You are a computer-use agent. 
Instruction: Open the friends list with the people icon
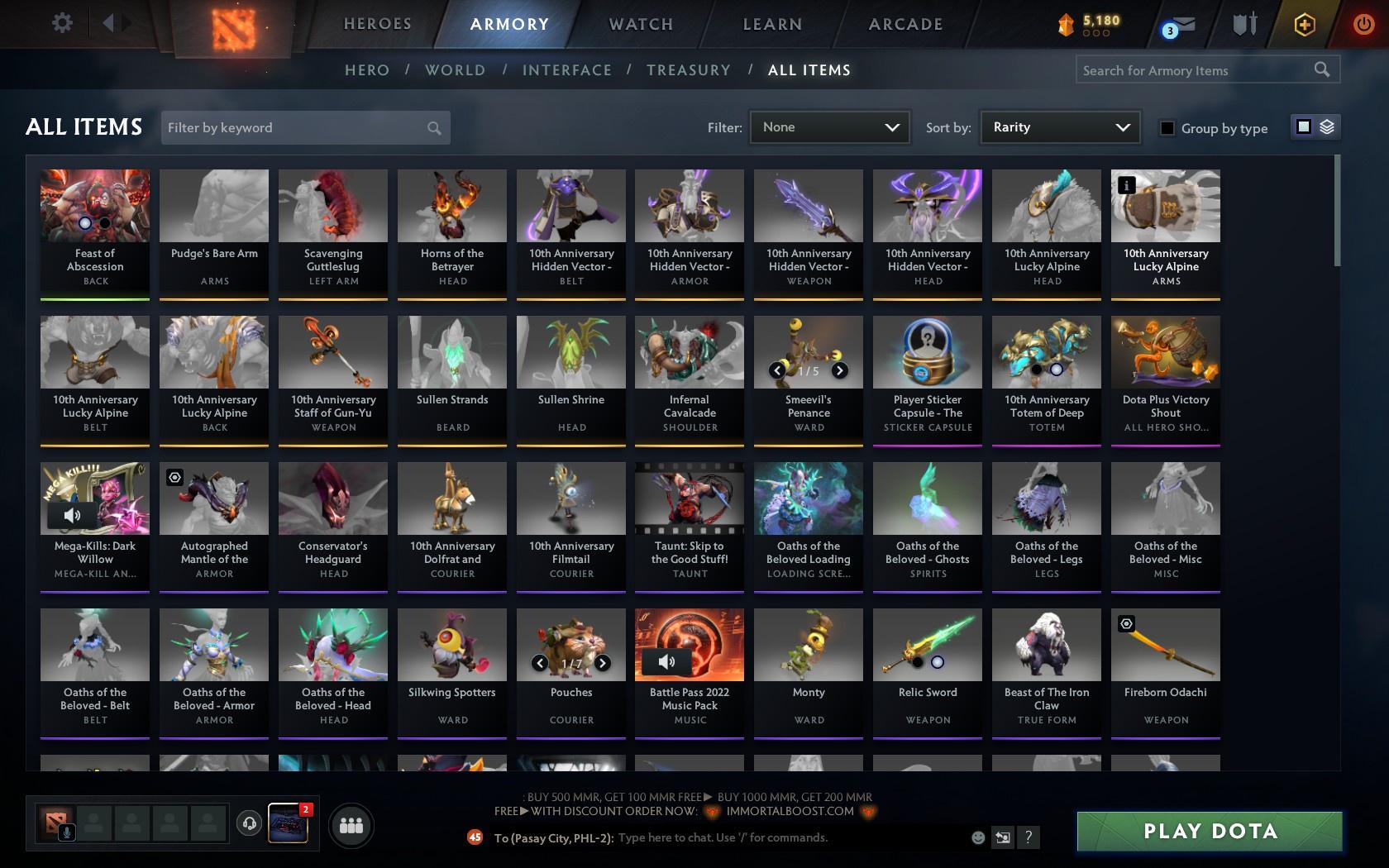tap(351, 824)
